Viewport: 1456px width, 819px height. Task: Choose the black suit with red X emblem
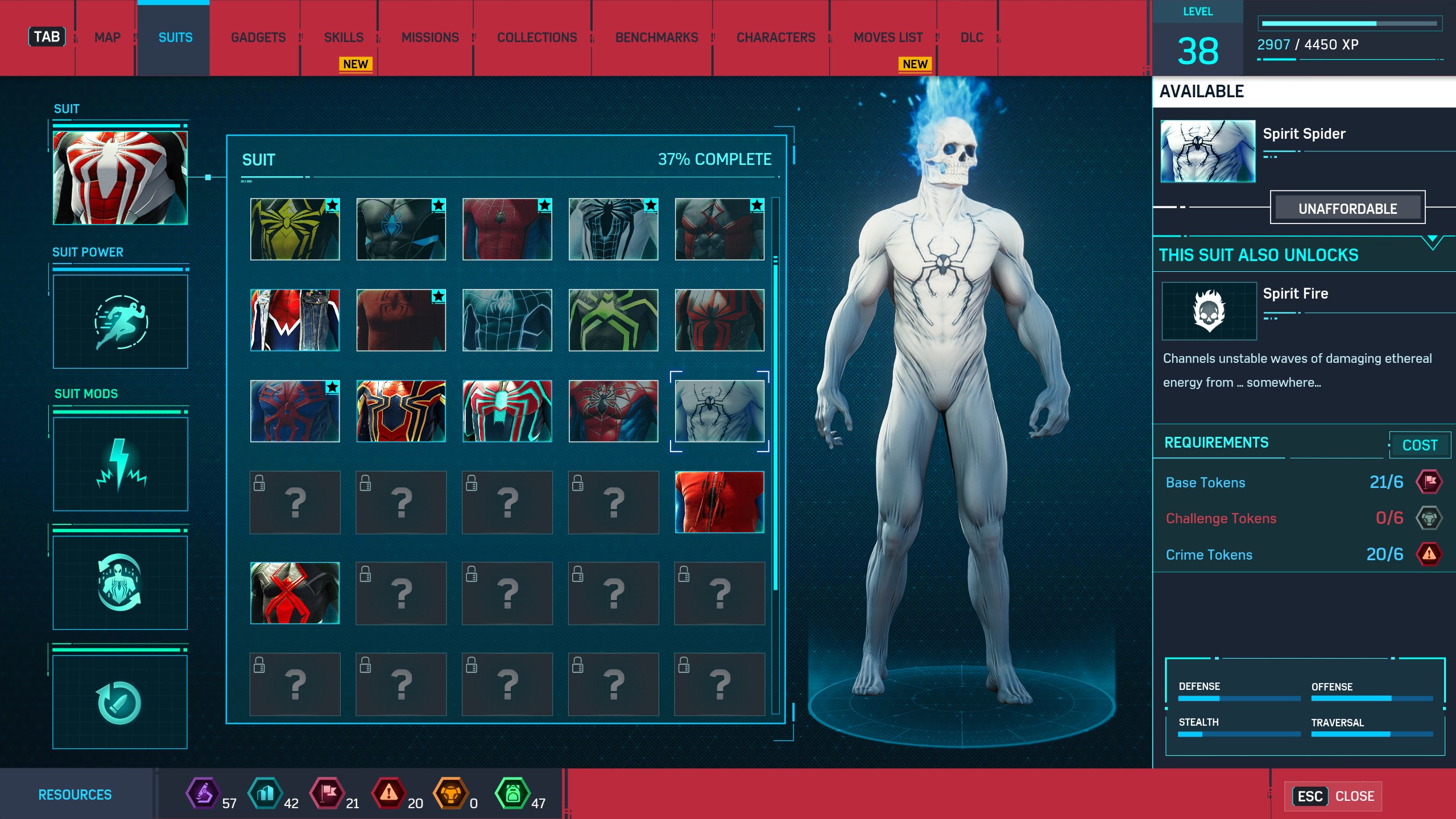tap(295, 593)
